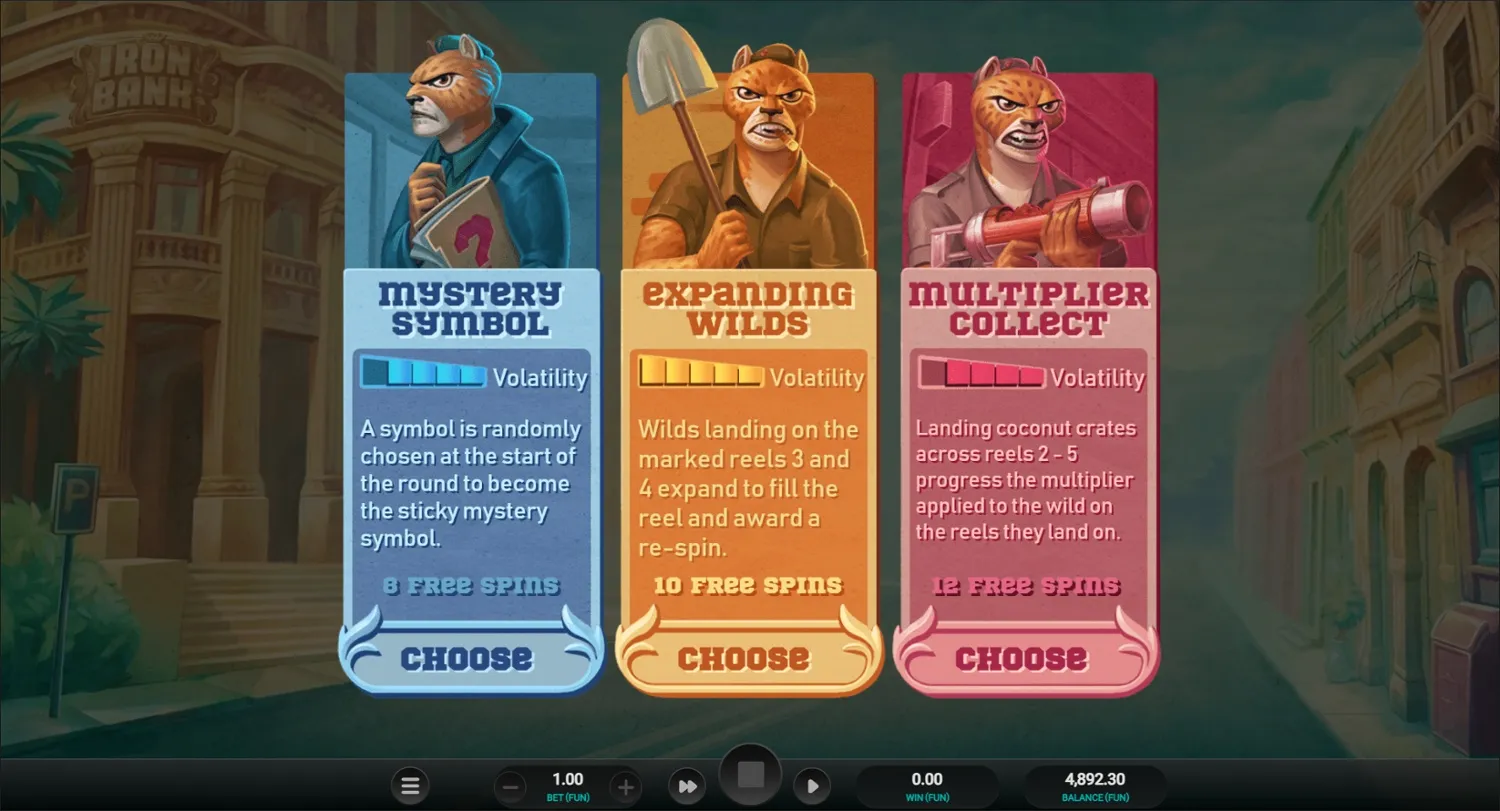Open the game menu
Image resolution: width=1500 pixels, height=811 pixels.
(x=410, y=785)
